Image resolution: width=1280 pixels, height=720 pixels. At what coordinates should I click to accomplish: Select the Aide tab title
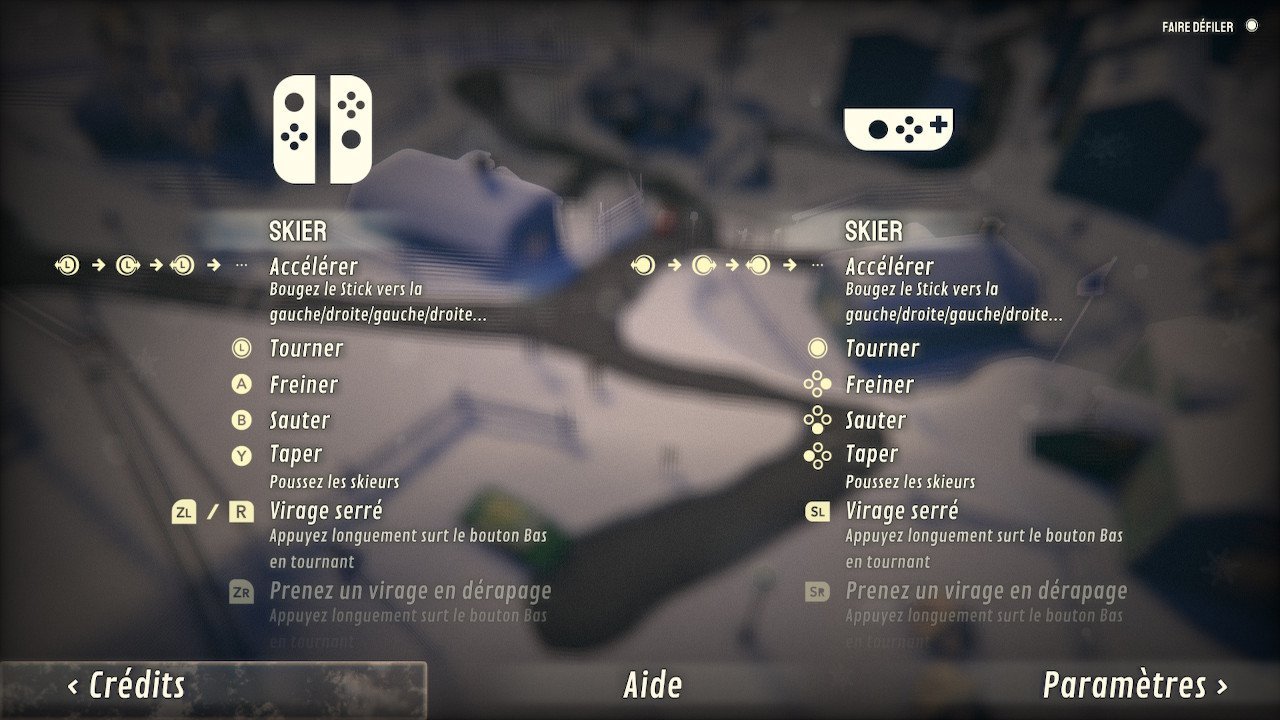(652, 686)
